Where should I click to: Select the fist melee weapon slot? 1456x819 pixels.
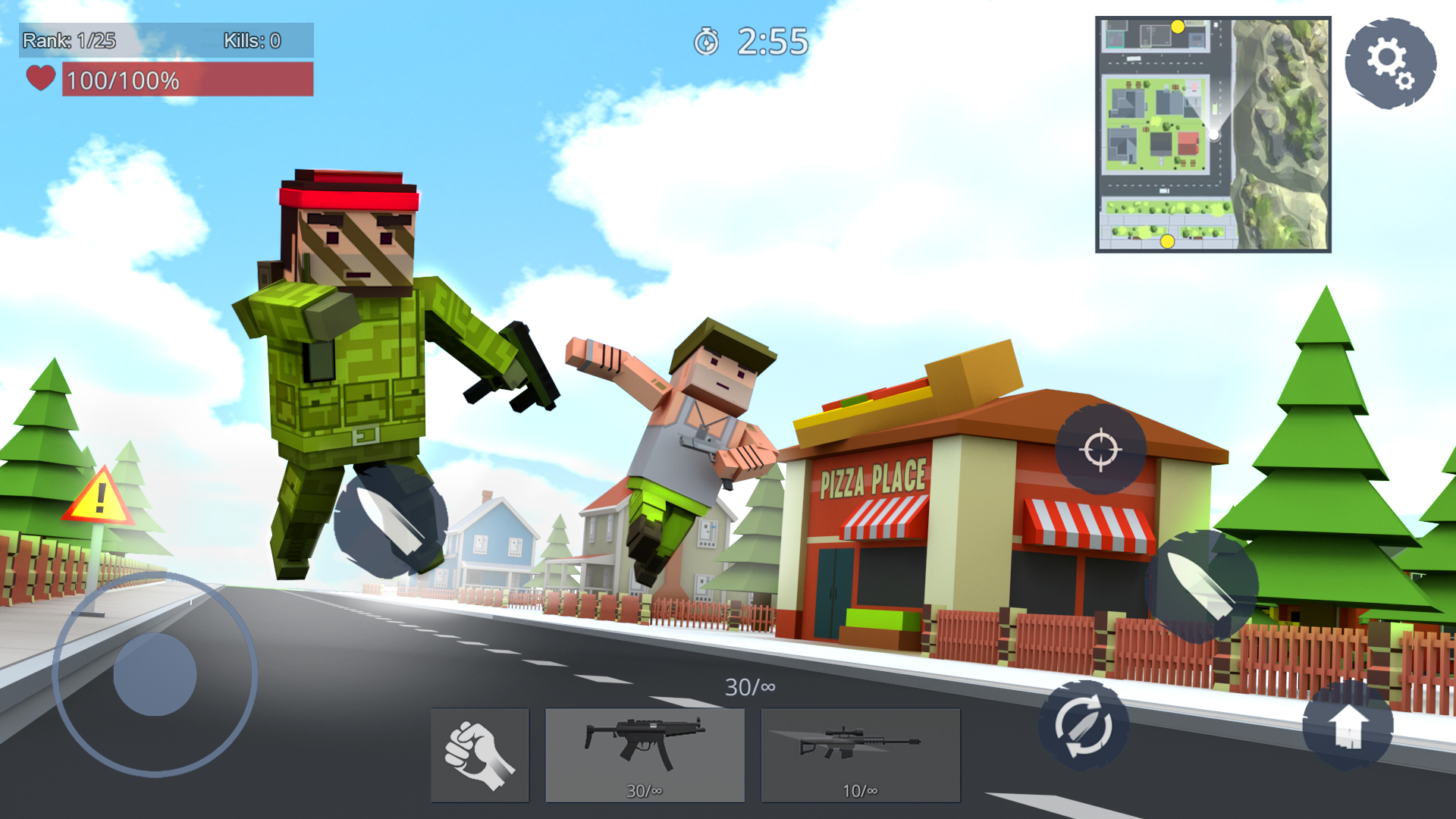point(480,753)
